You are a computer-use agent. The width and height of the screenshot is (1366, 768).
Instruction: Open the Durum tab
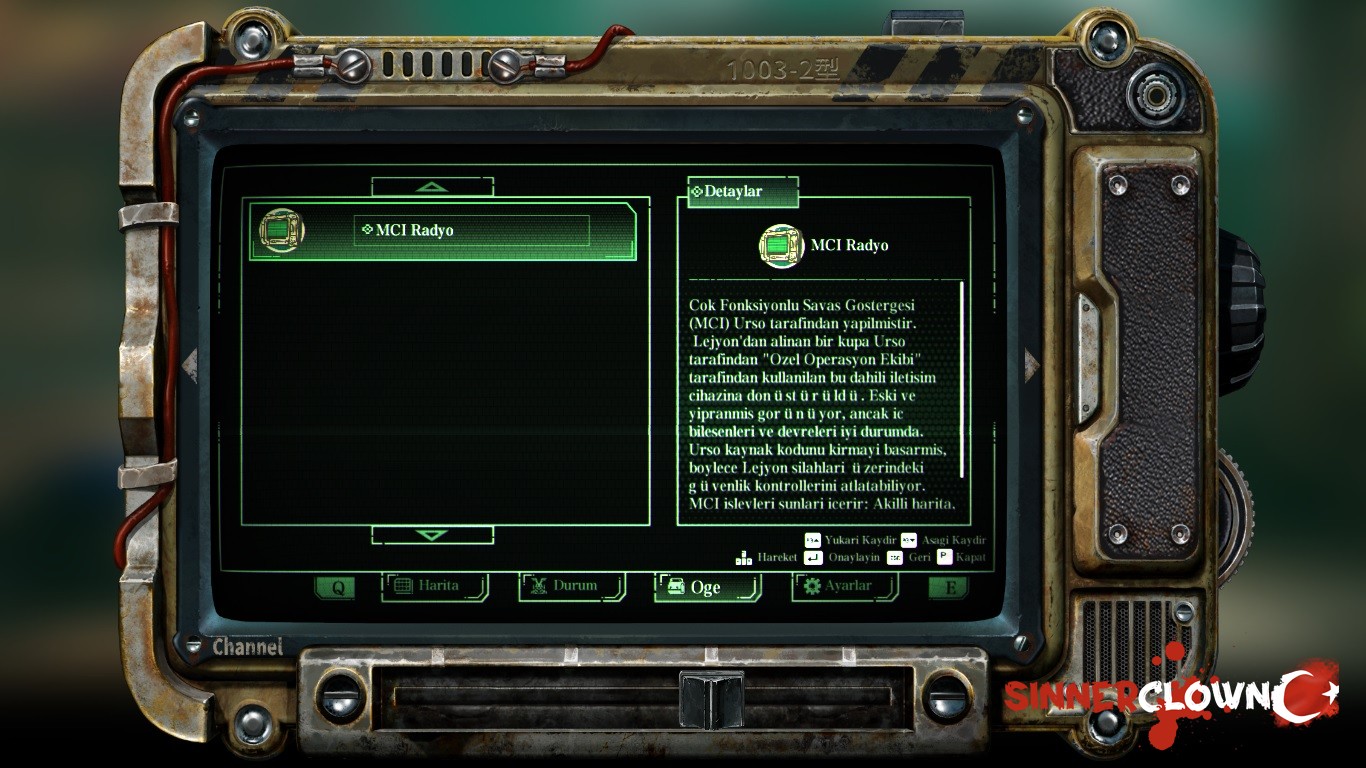[572, 587]
